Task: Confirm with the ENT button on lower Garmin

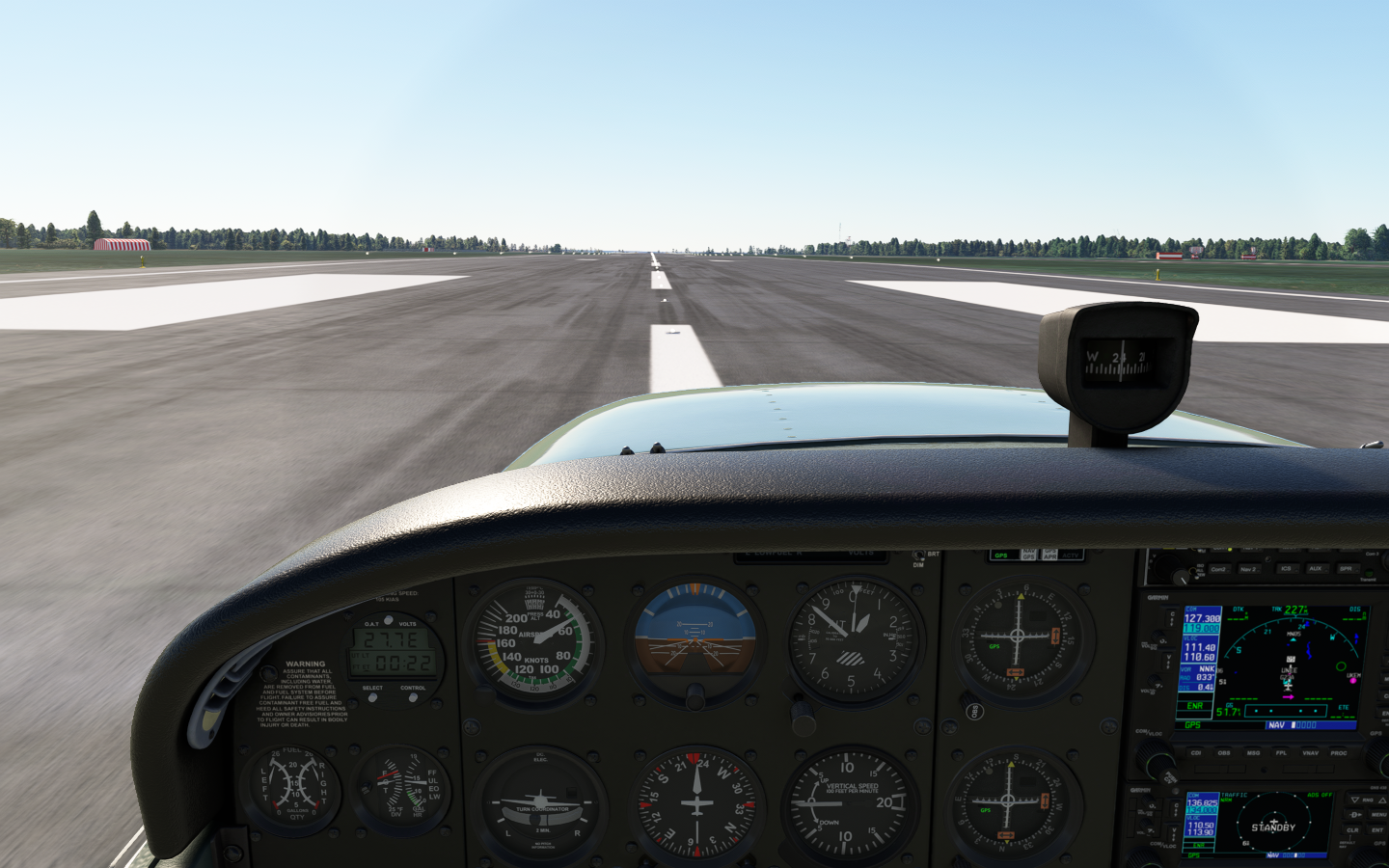Action: pyautogui.click(x=1377, y=830)
